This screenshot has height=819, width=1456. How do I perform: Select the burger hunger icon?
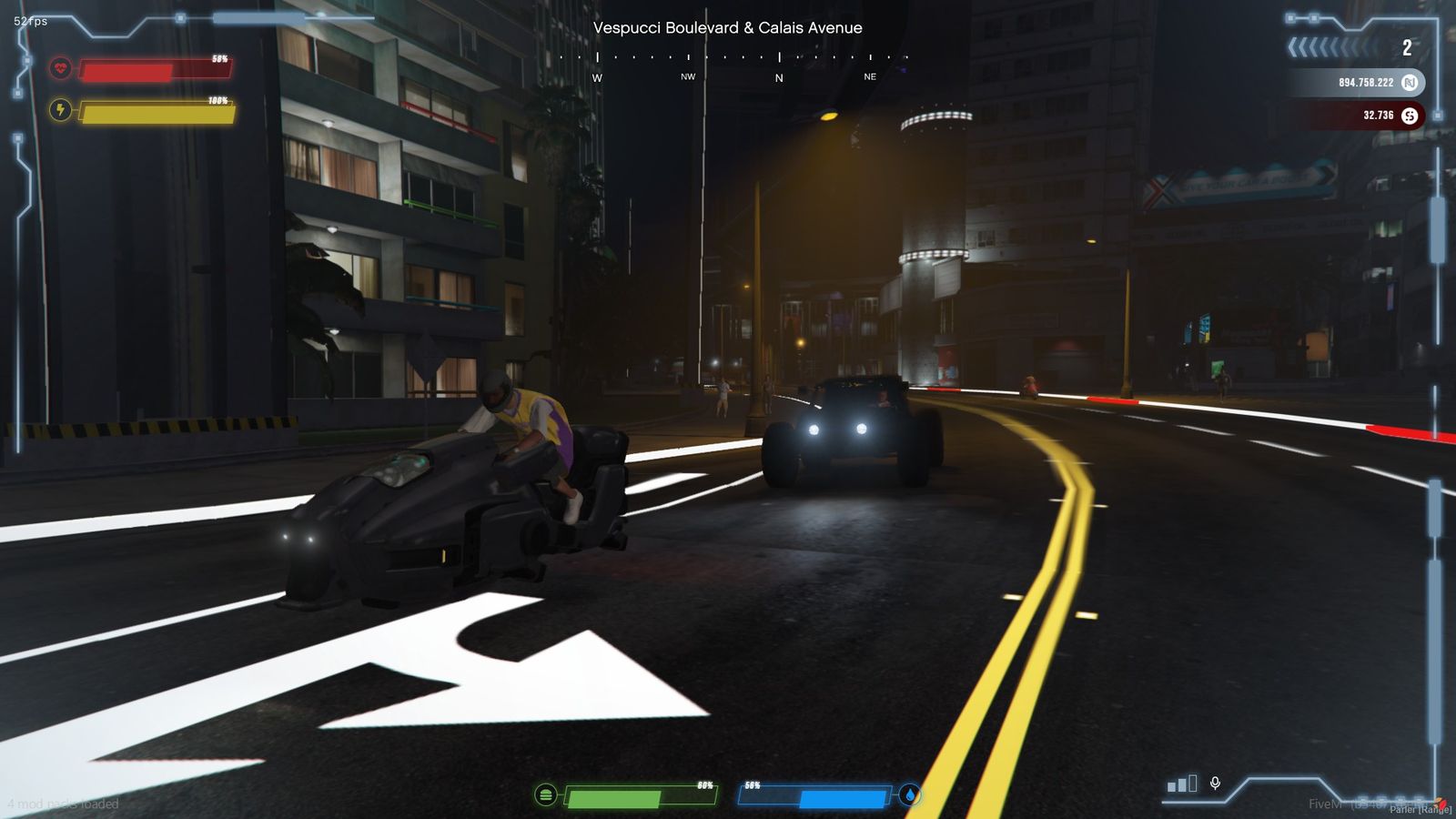545,795
